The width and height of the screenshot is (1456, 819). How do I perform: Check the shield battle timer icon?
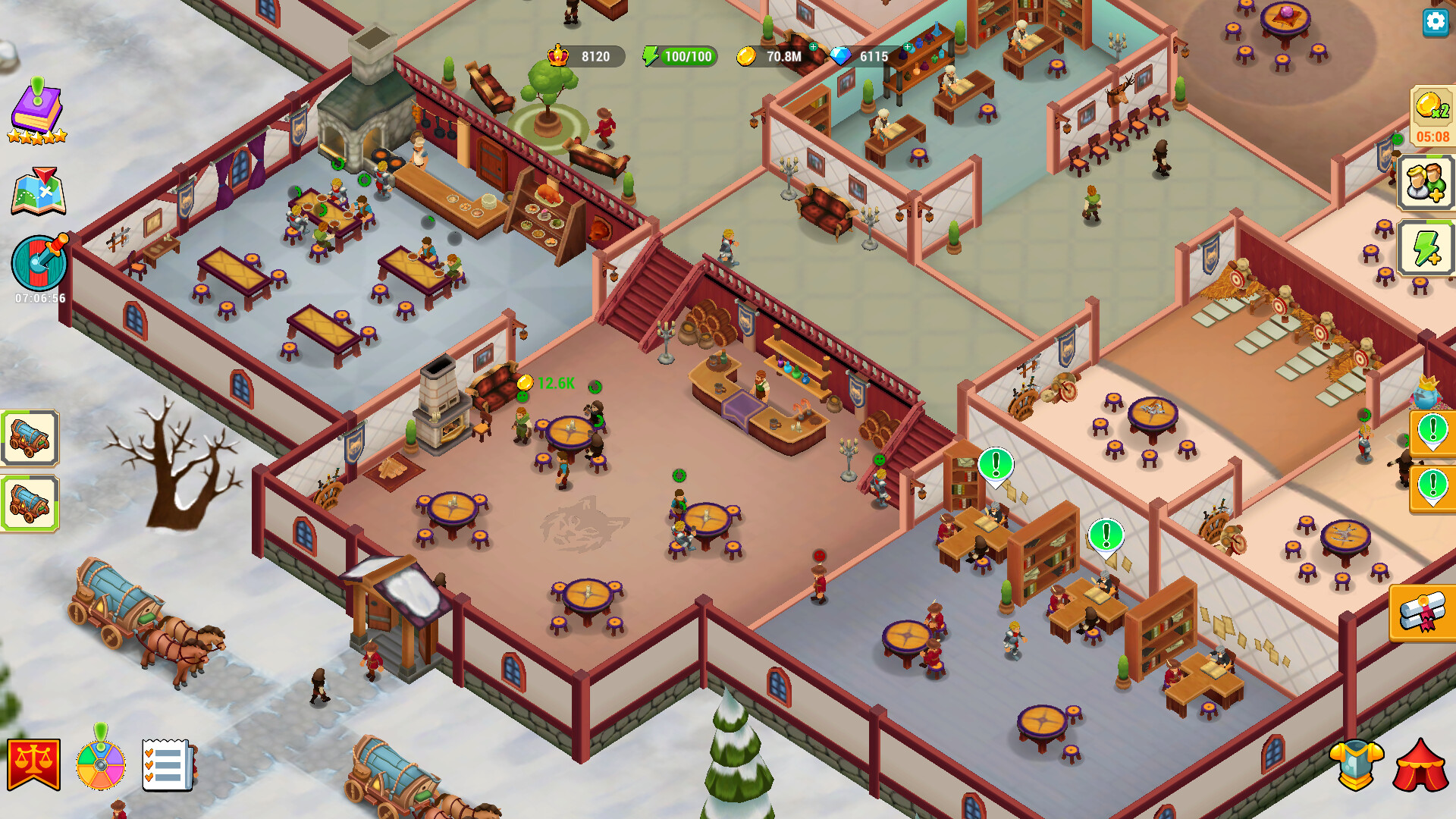click(39, 263)
